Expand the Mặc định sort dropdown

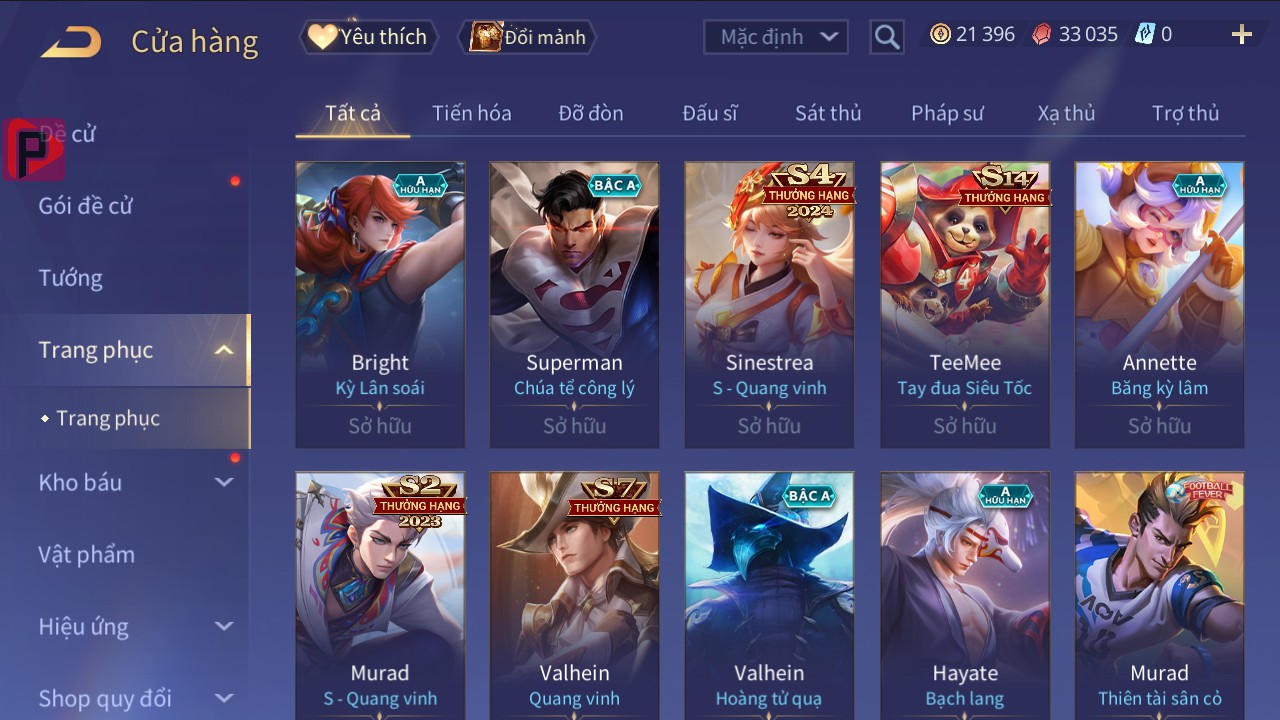[776, 37]
